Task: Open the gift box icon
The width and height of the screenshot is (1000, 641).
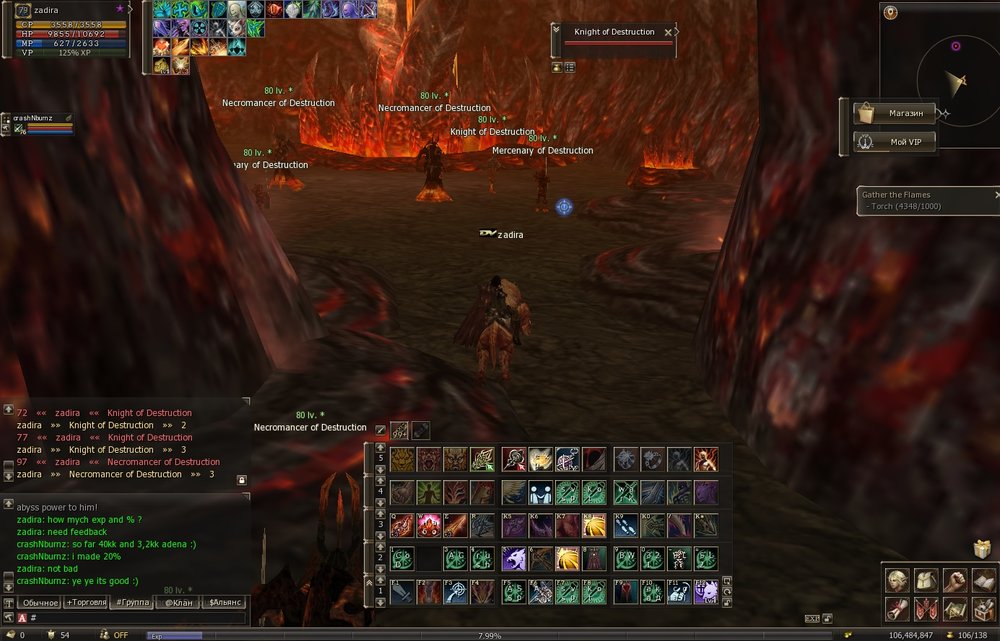Action: tap(982, 549)
